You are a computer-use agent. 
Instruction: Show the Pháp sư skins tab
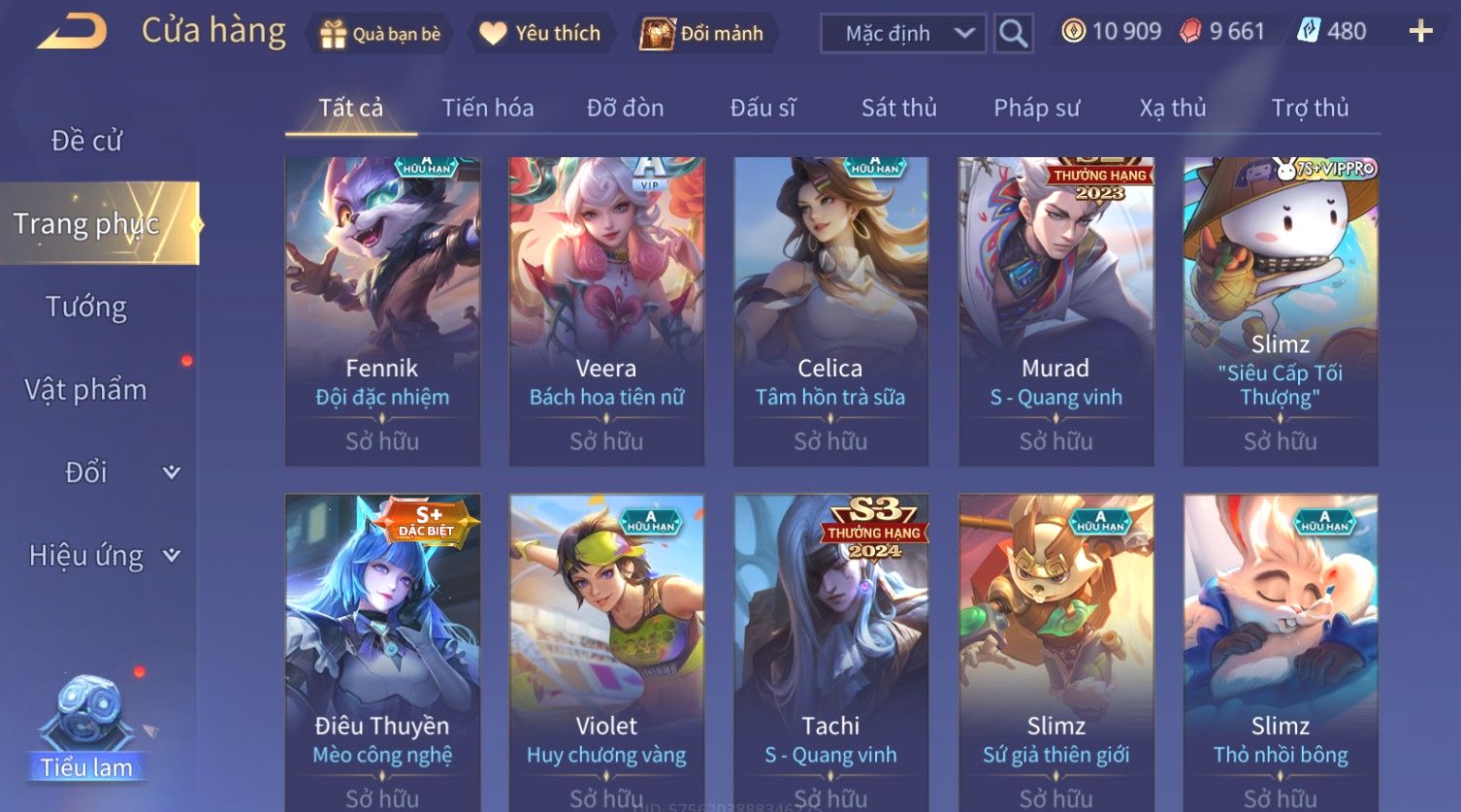tap(1036, 108)
